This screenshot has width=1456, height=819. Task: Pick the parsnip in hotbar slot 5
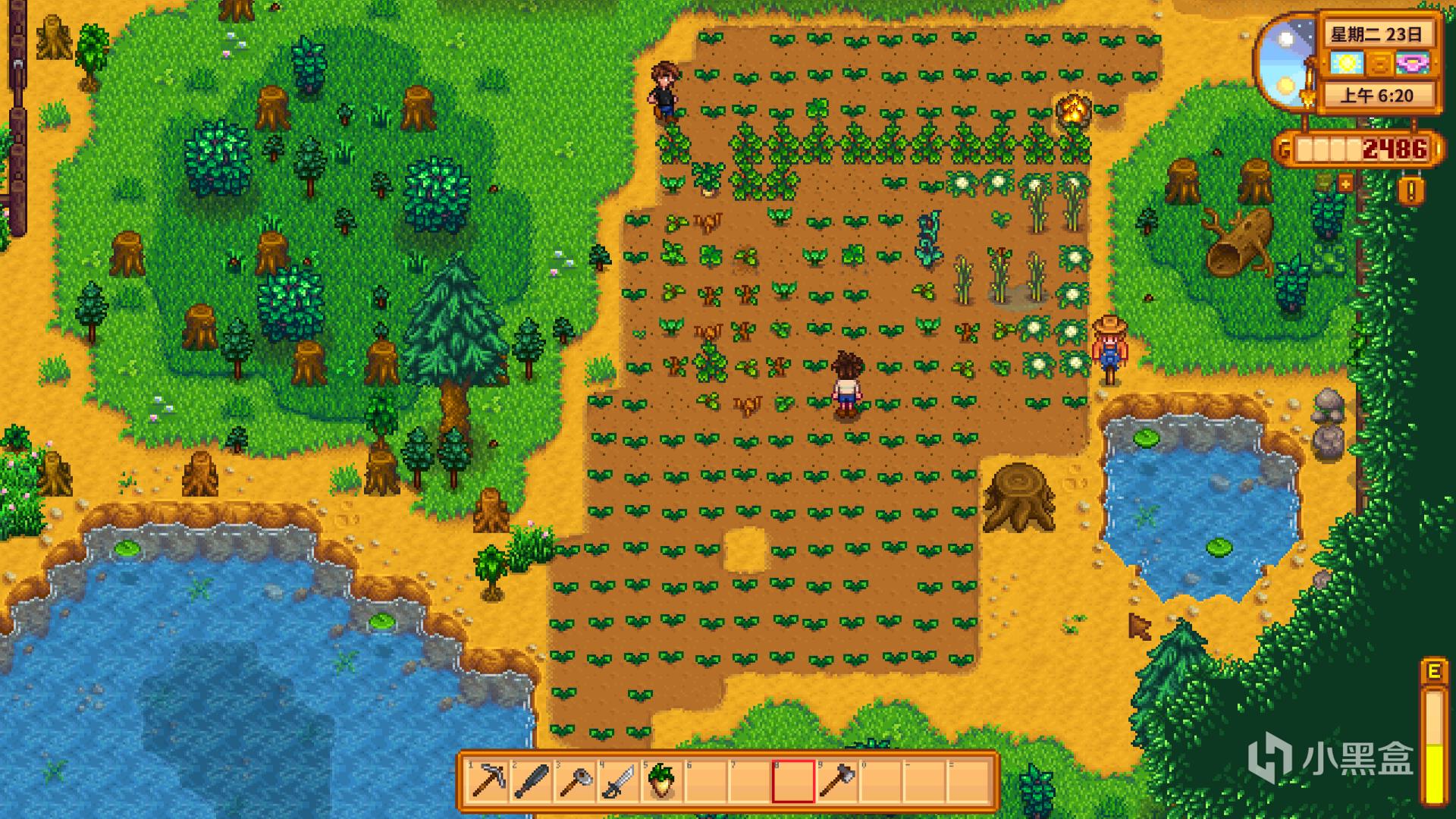(661, 780)
